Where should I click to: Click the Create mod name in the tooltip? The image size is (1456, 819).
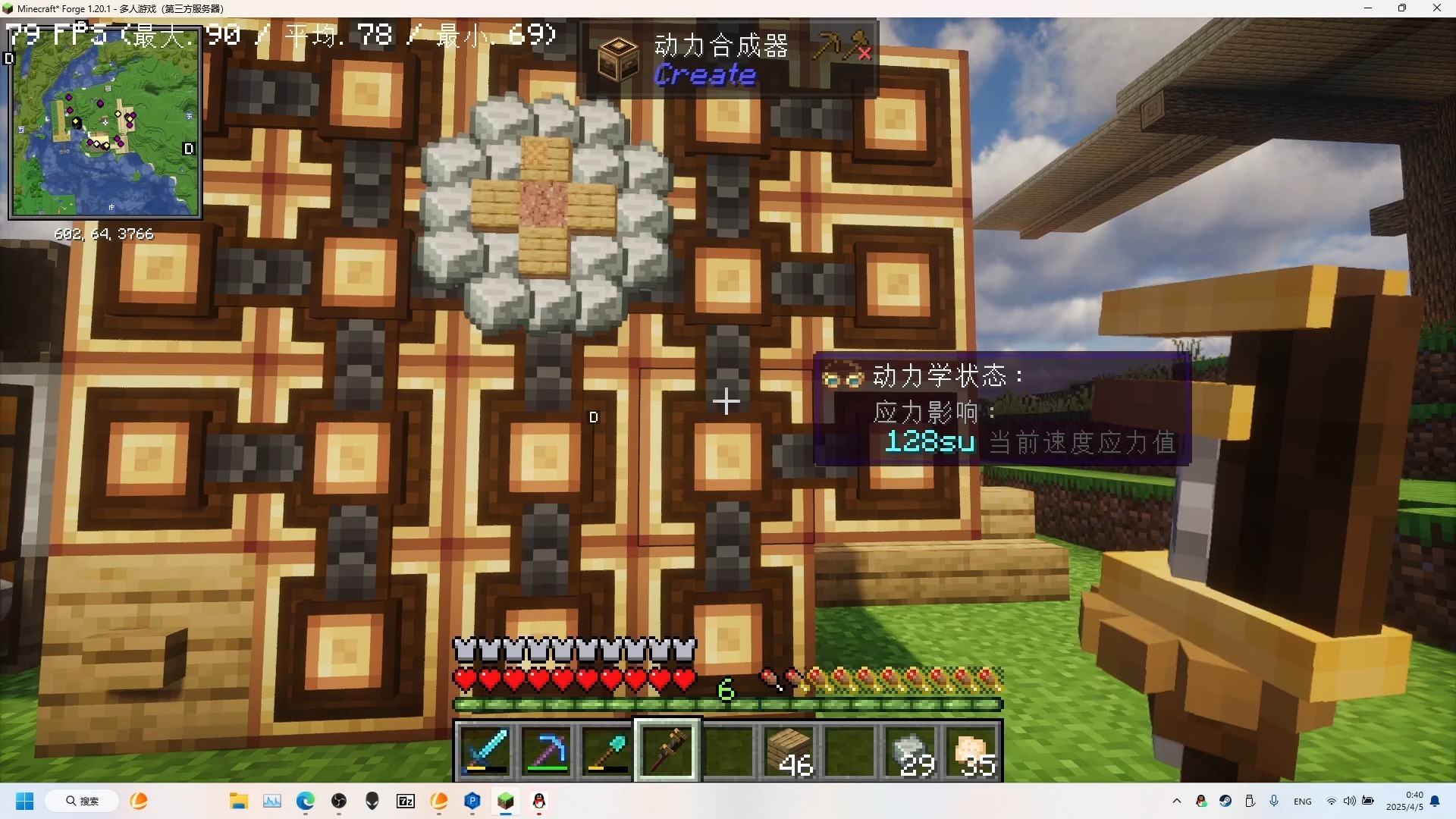[704, 75]
